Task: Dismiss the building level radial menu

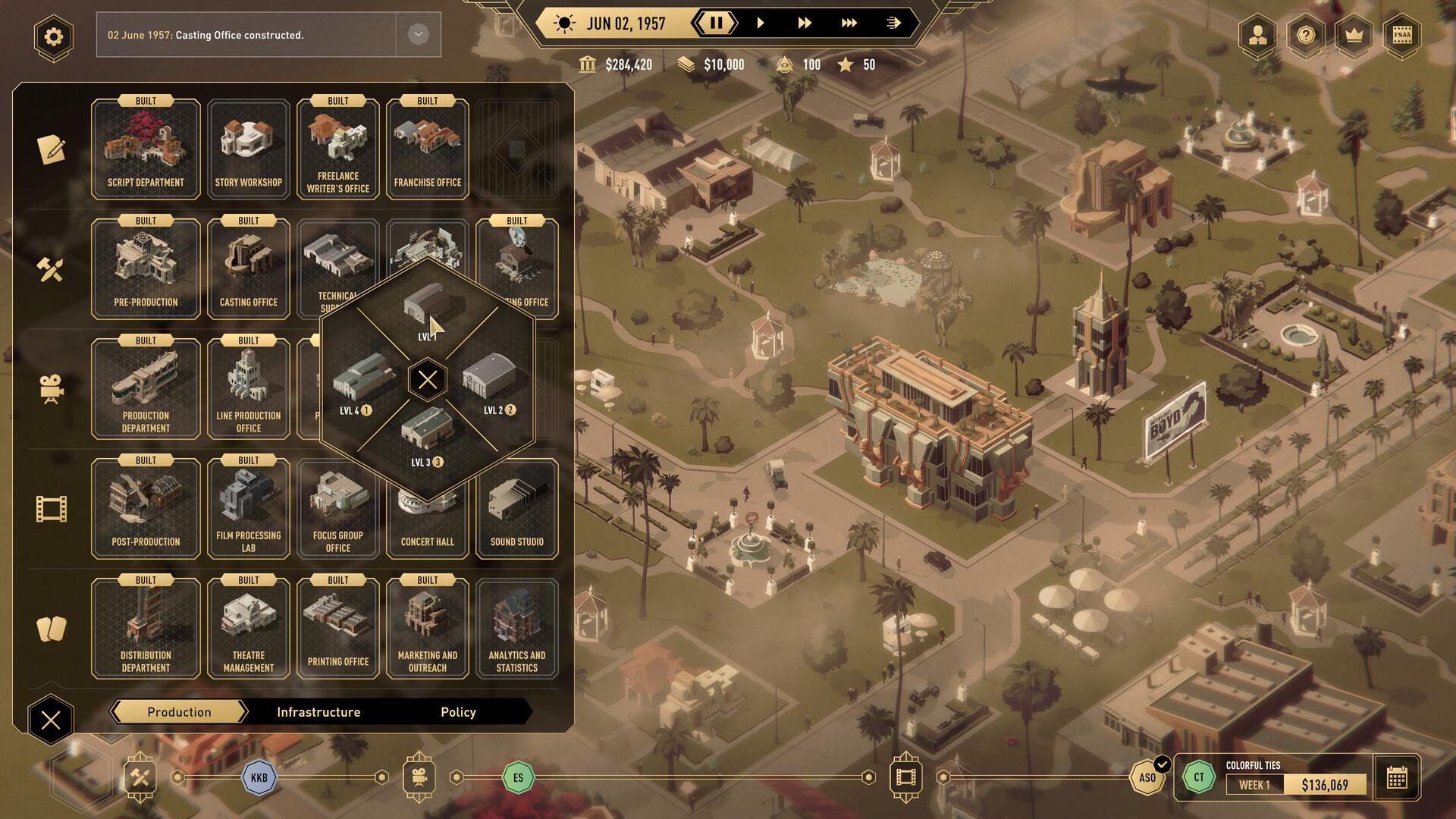Action: (x=427, y=378)
